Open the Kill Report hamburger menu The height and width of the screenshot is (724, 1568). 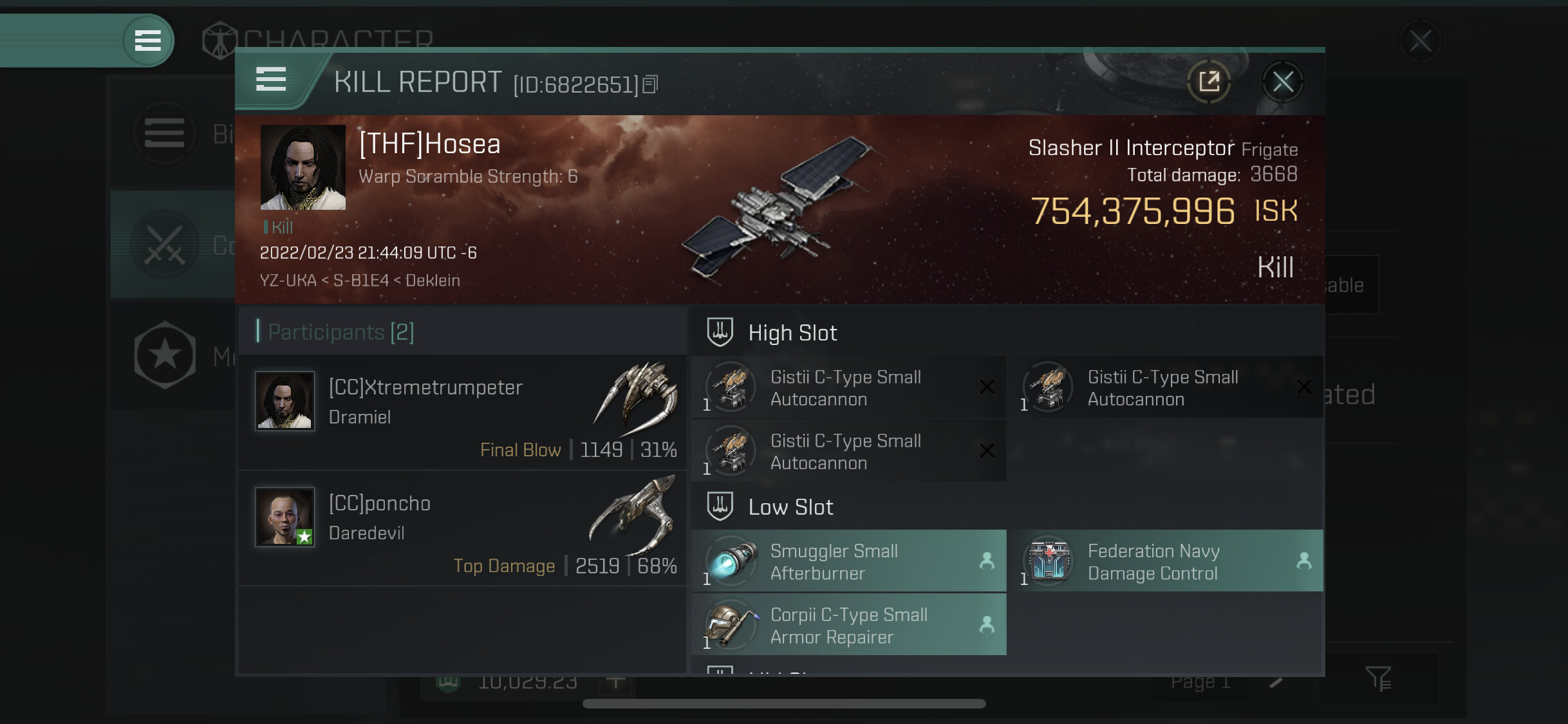pos(271,80)
